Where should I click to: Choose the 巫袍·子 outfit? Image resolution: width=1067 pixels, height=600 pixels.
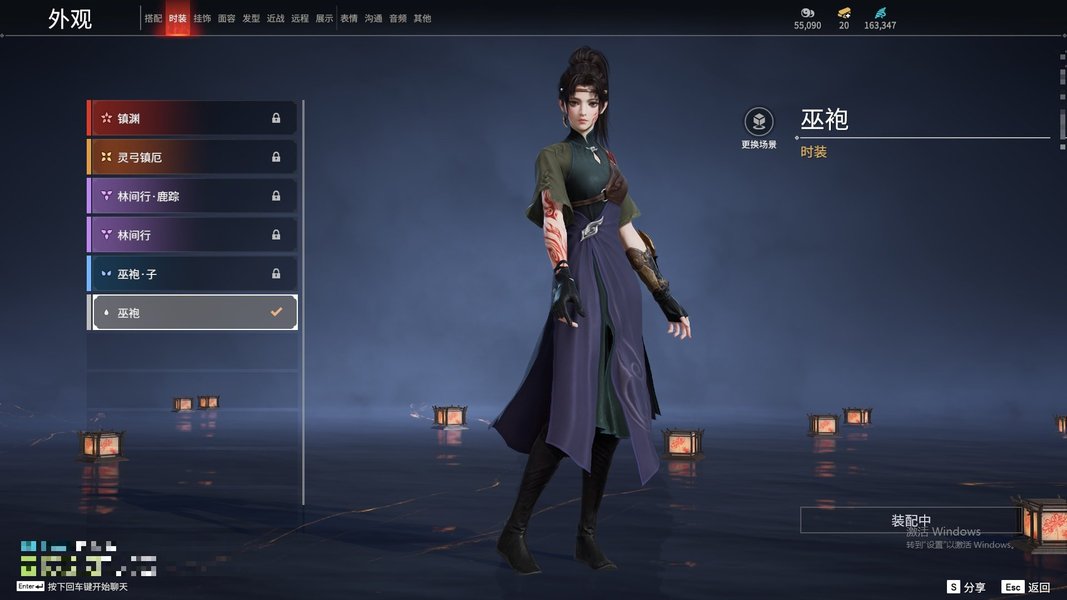192,274
